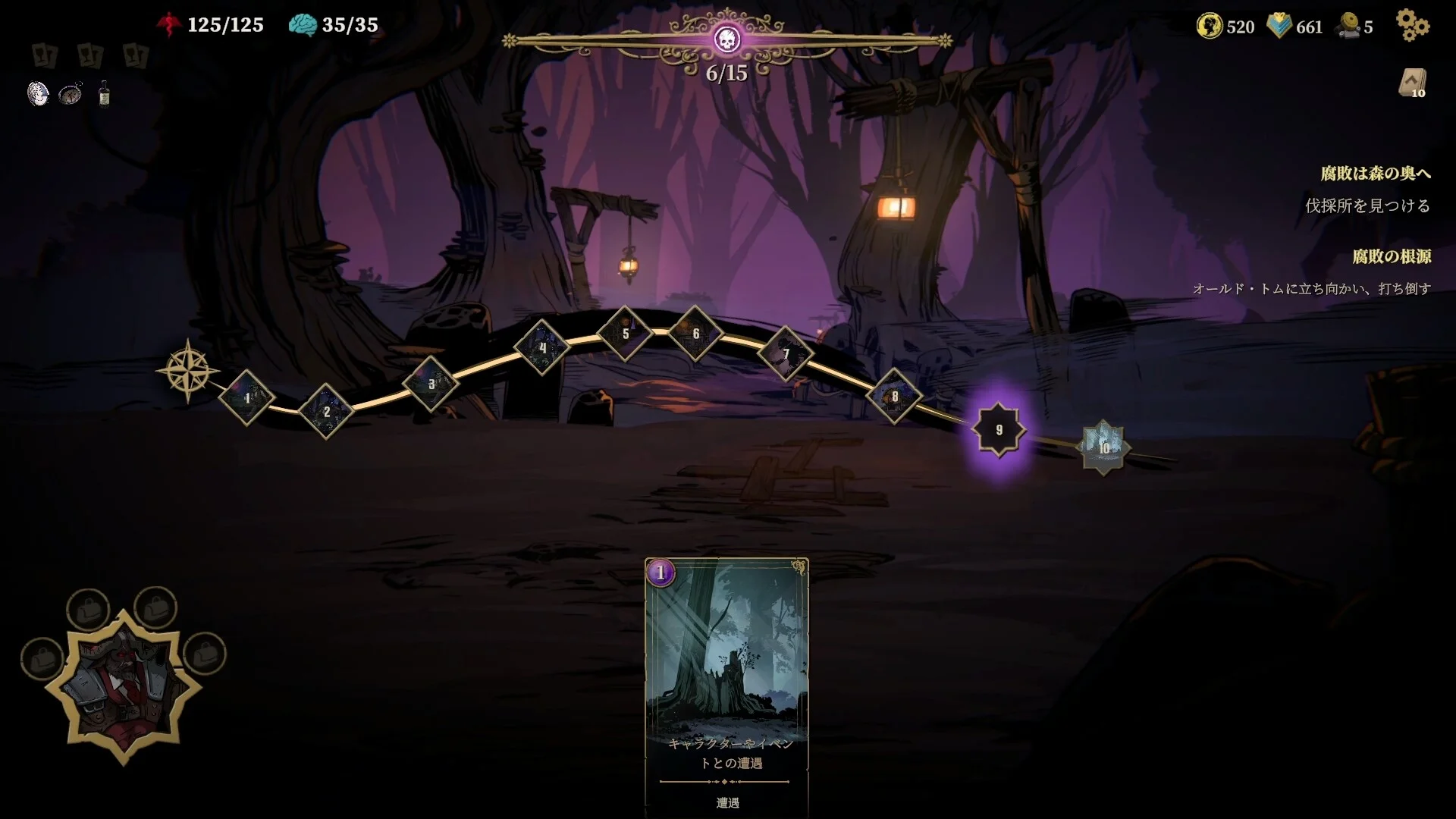Choose path node 3
1456x819 pixels.
pos(431,384)
